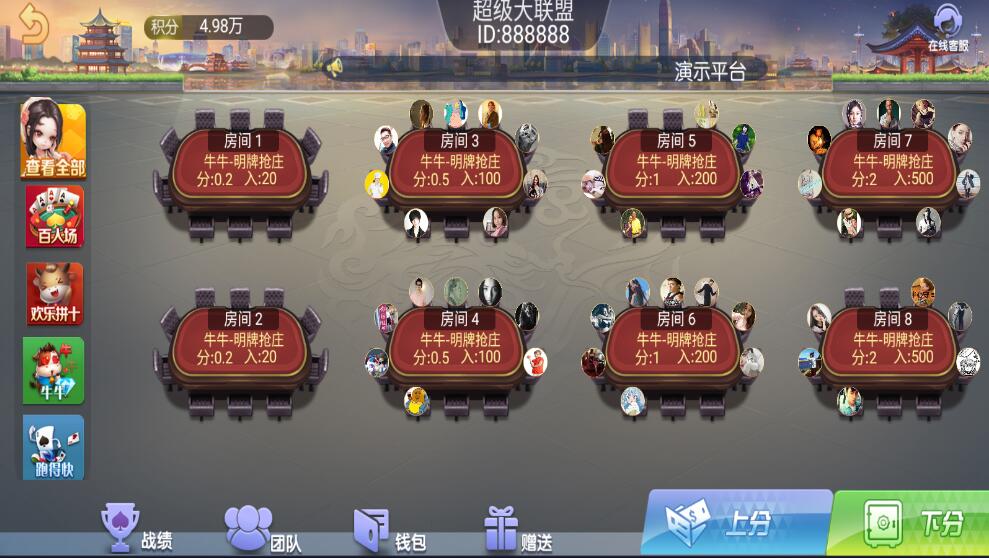Go back with the yellow return arrow
989x558 pixels.
[x=33, y=24]
